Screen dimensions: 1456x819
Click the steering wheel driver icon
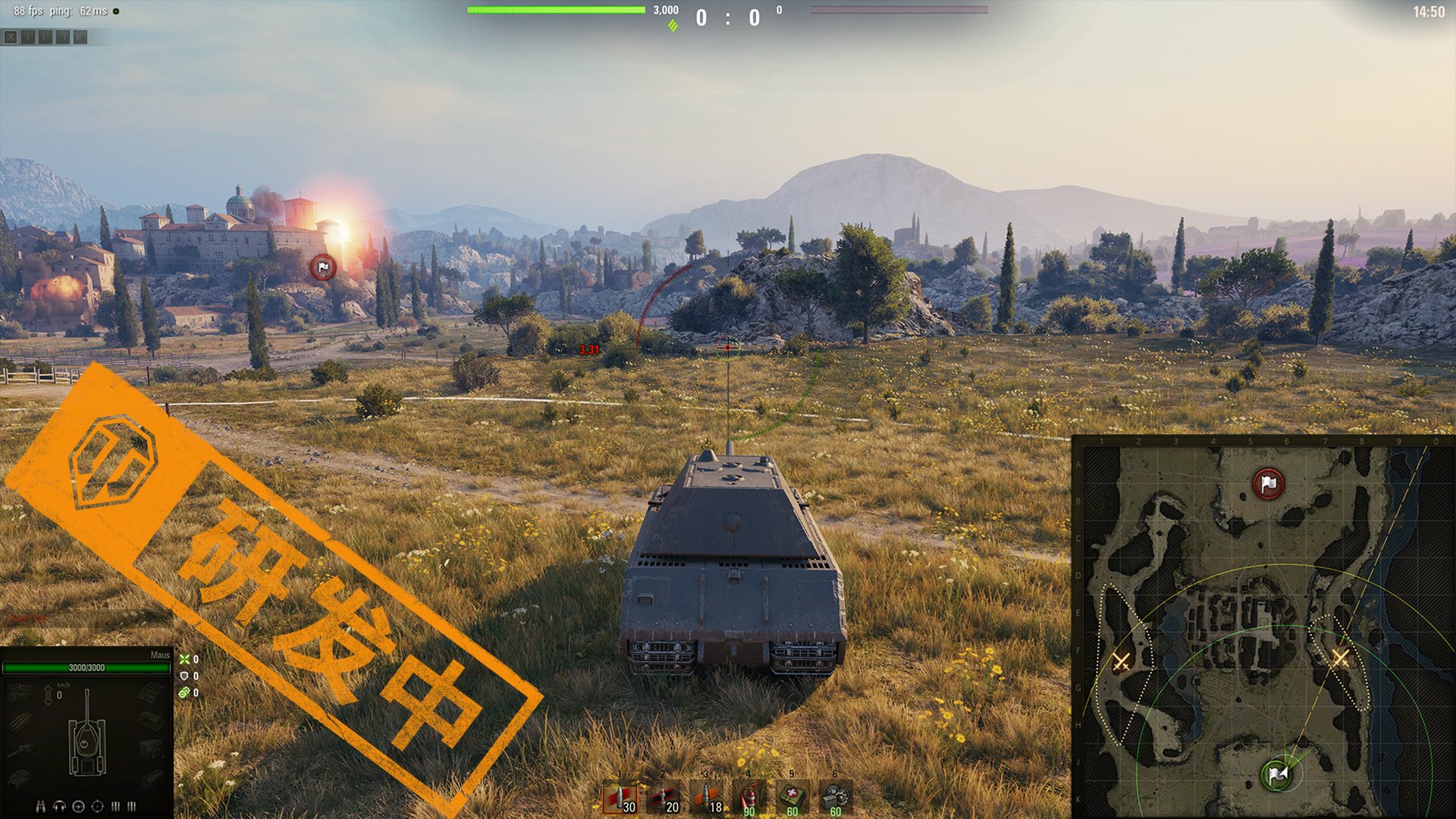coord(78,806)
